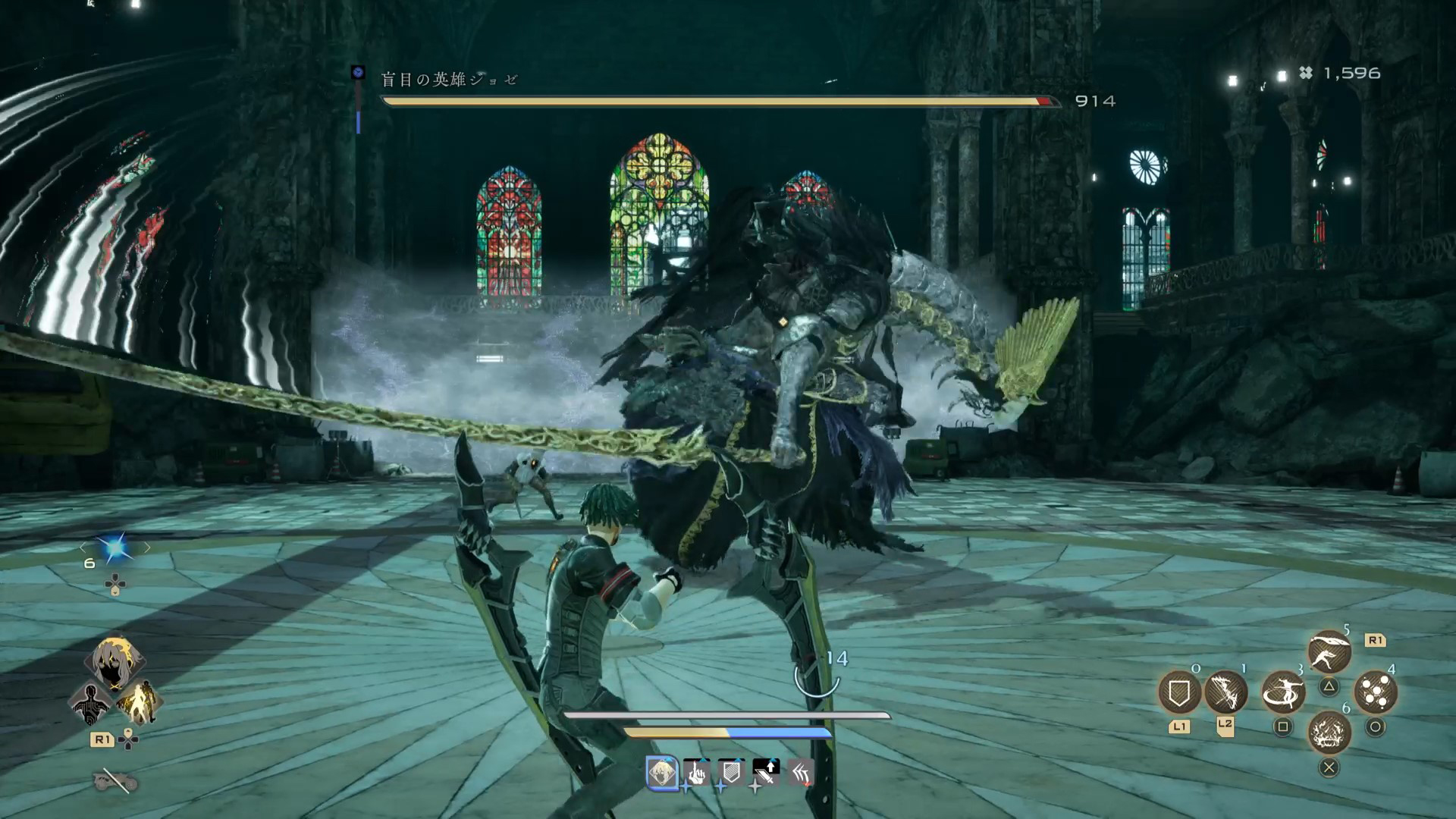Inspect the striped shield defense buff icon
Viewport: 1456px width, 819px height.
(x=731, y=773)
